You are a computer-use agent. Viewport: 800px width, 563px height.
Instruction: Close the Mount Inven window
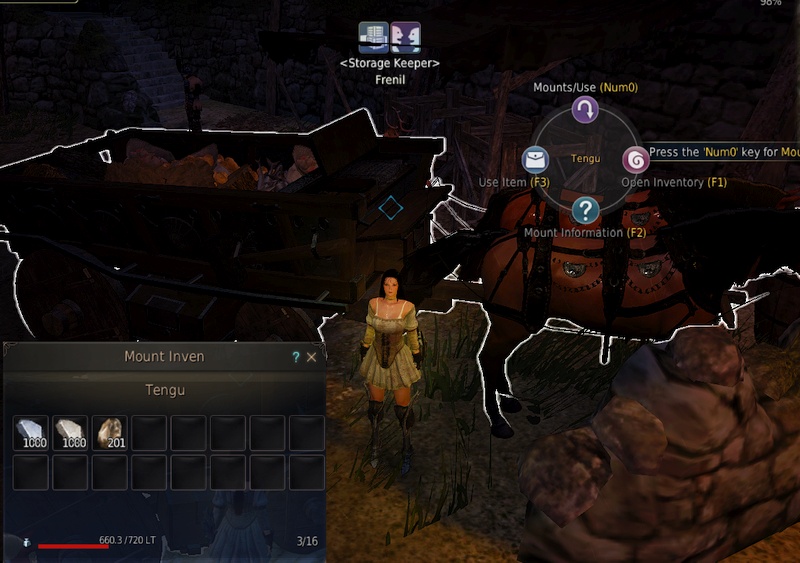tap(312, 356)
